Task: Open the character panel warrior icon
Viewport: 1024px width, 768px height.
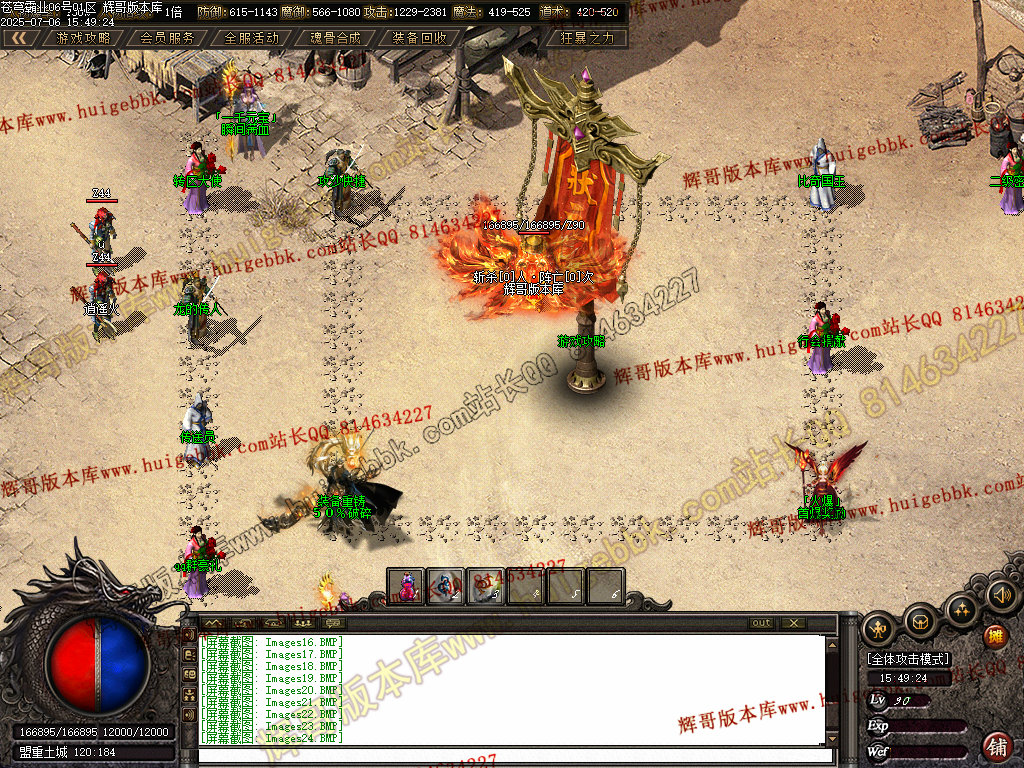Action: [879, 629]
